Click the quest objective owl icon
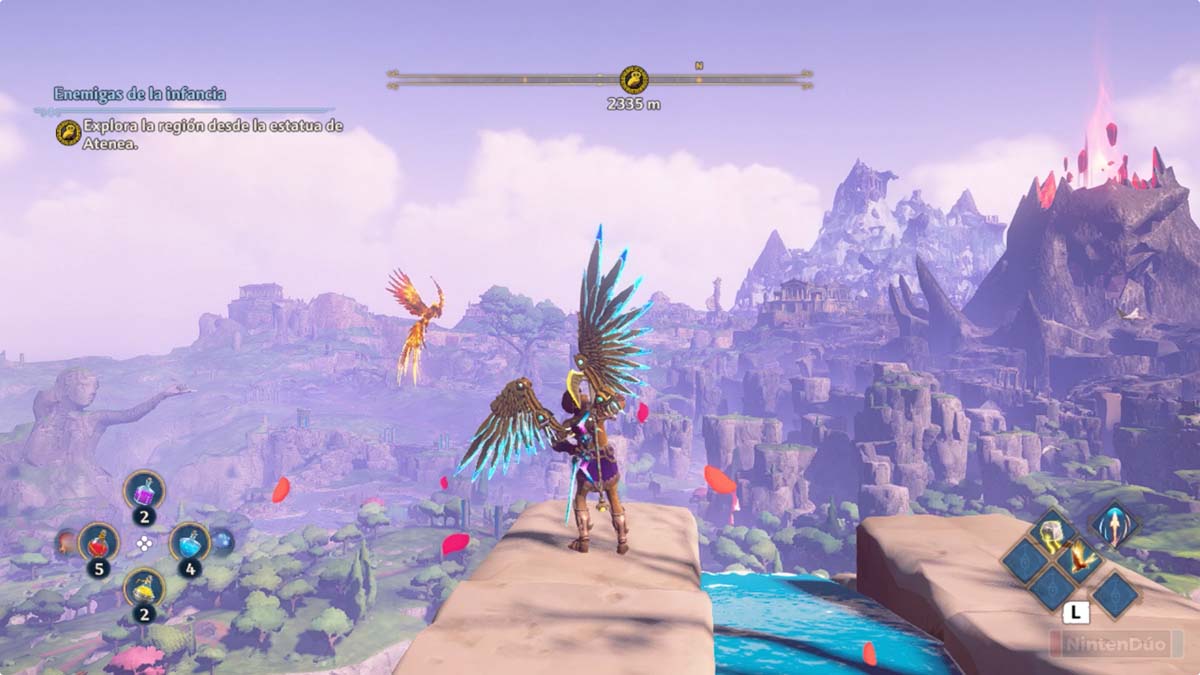 click(x=68, y=133)
